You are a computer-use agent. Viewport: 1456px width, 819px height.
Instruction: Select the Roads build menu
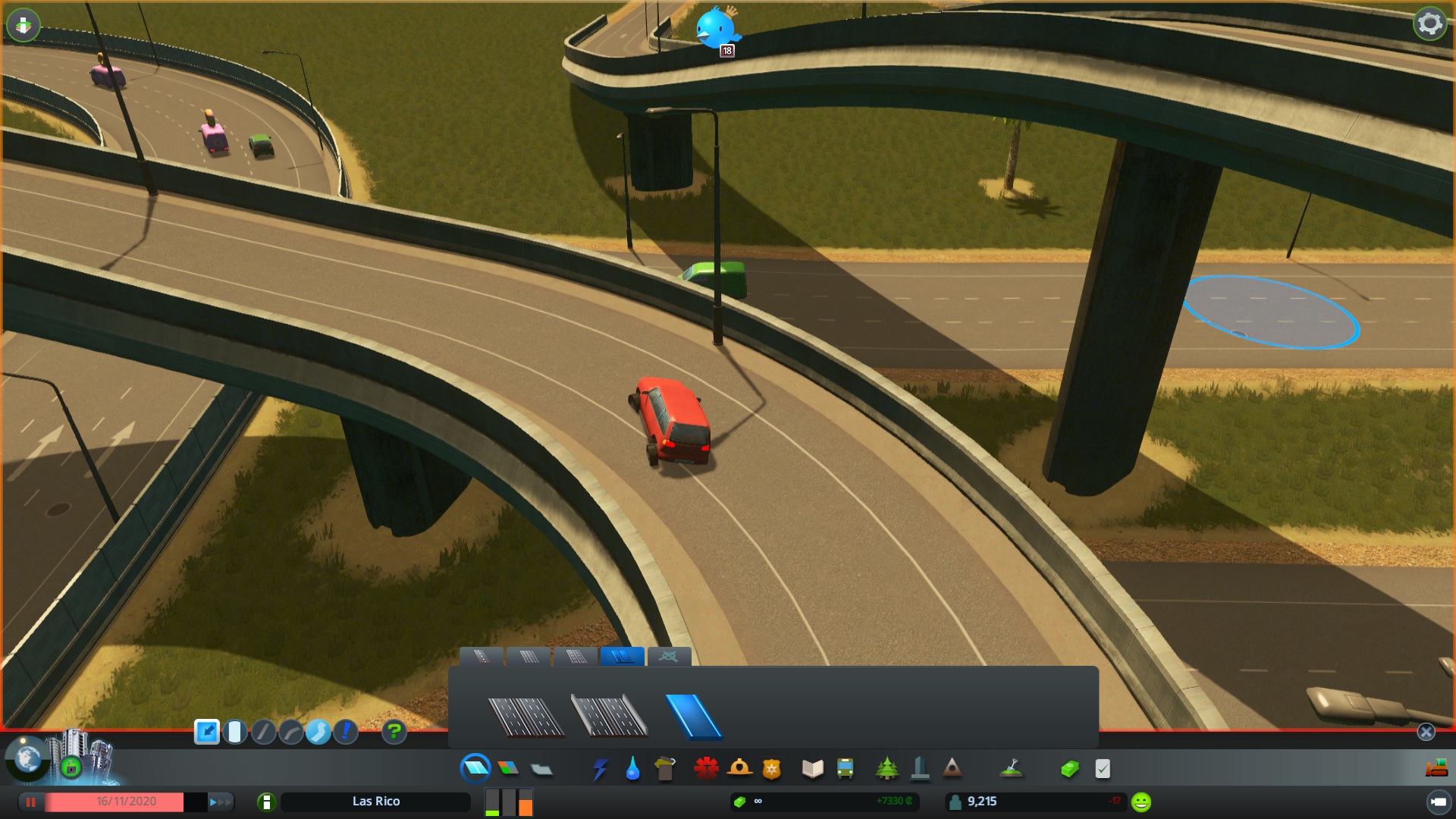(x=475, y=768)
